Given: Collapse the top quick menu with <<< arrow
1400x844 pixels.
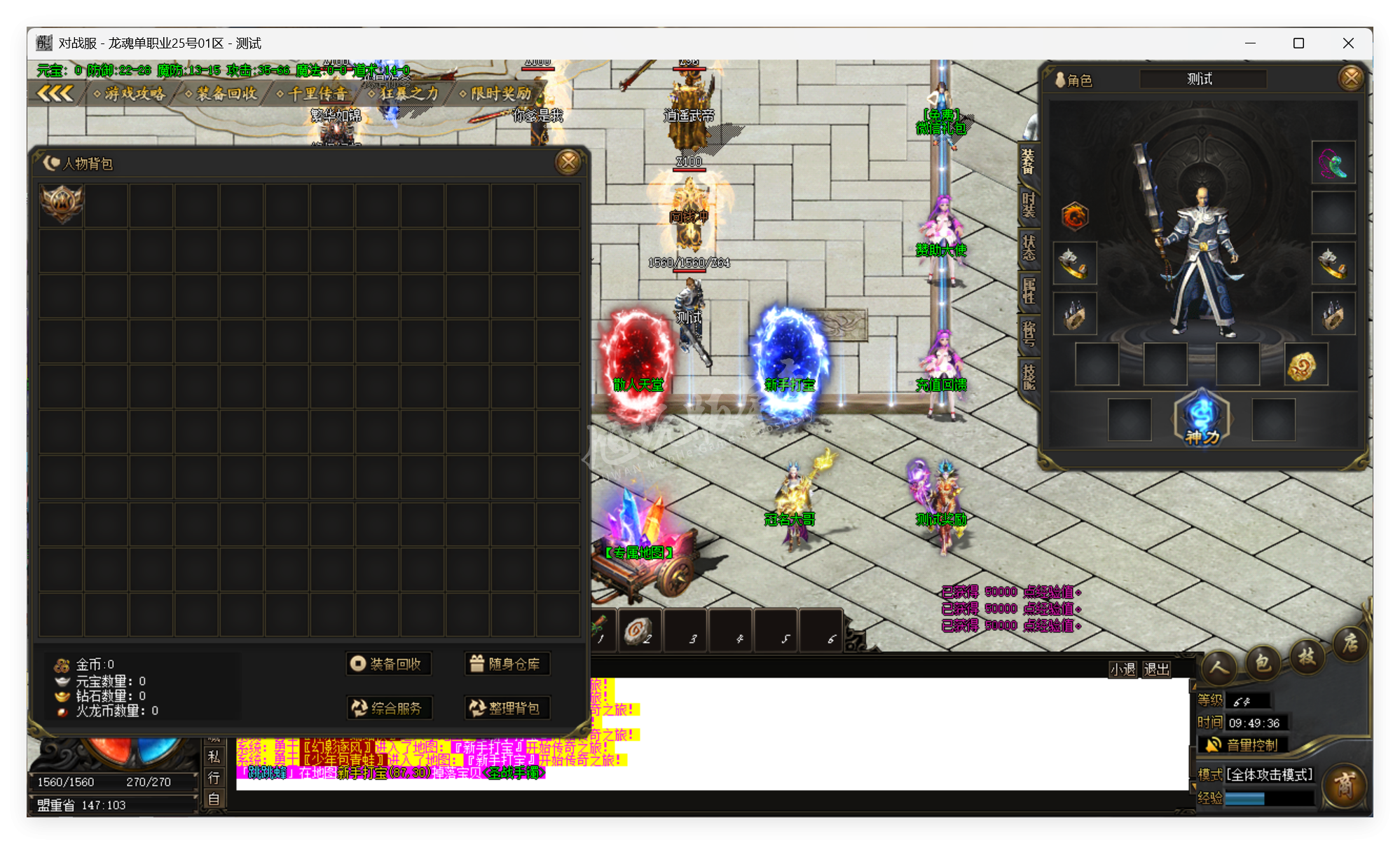Looking at the screenshot, I should (x=56, y=93).
